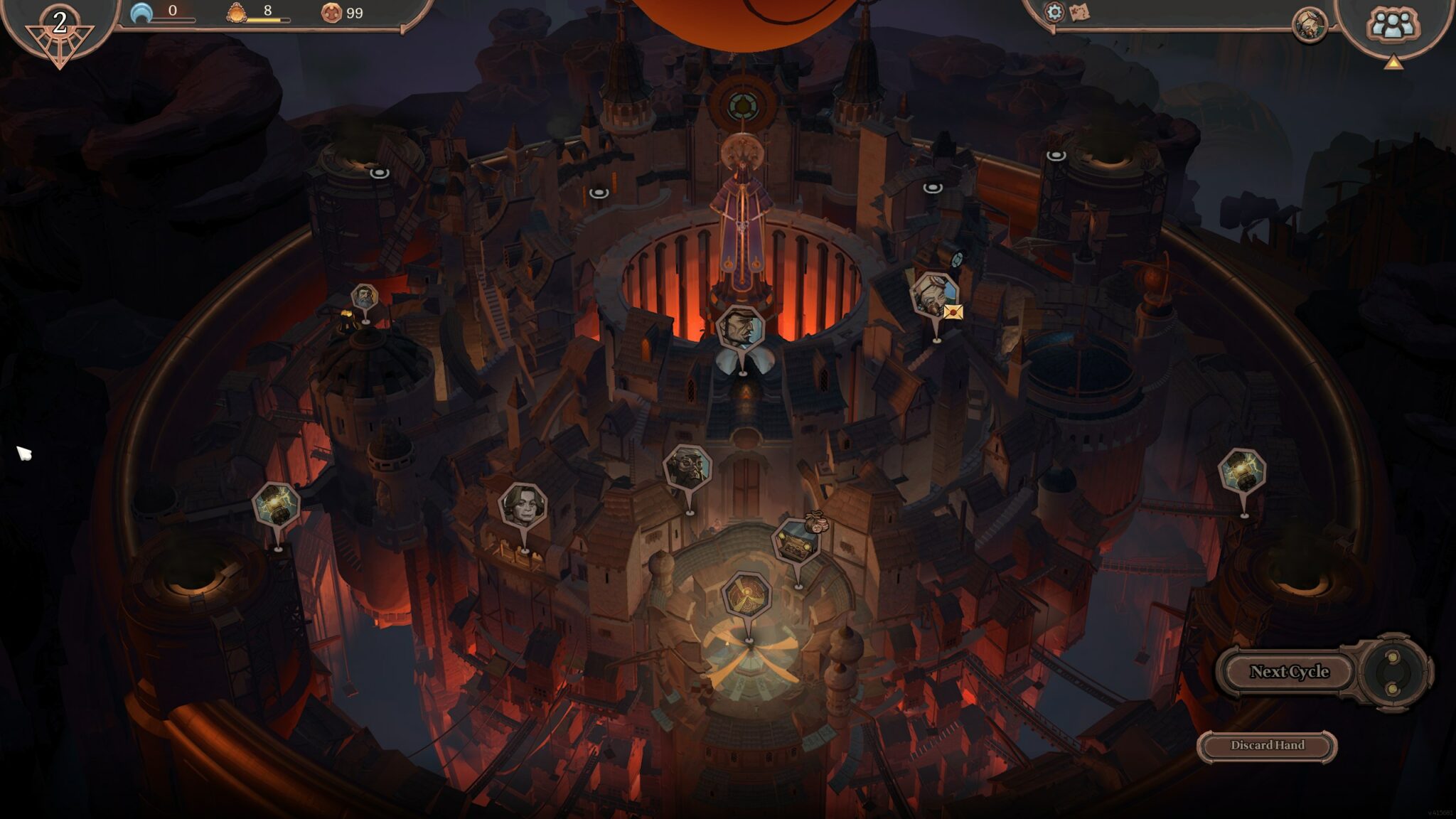This screenshot has height=819, width=1456.
Task: Select the golden spiral plaza marker
Action: tap(746, 596)
